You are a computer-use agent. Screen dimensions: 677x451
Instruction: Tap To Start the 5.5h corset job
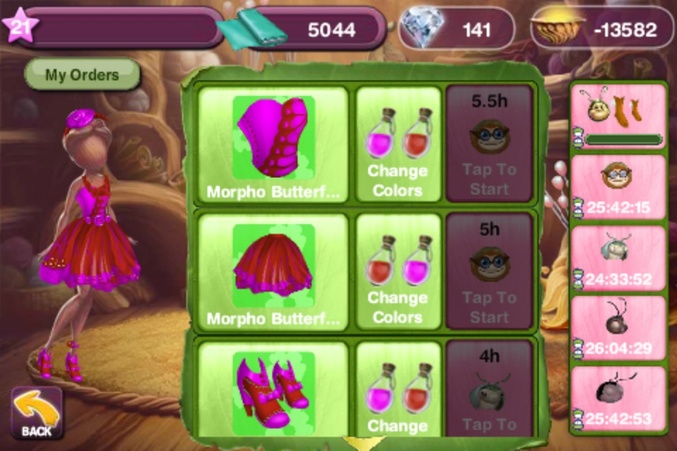click(490, 144)
